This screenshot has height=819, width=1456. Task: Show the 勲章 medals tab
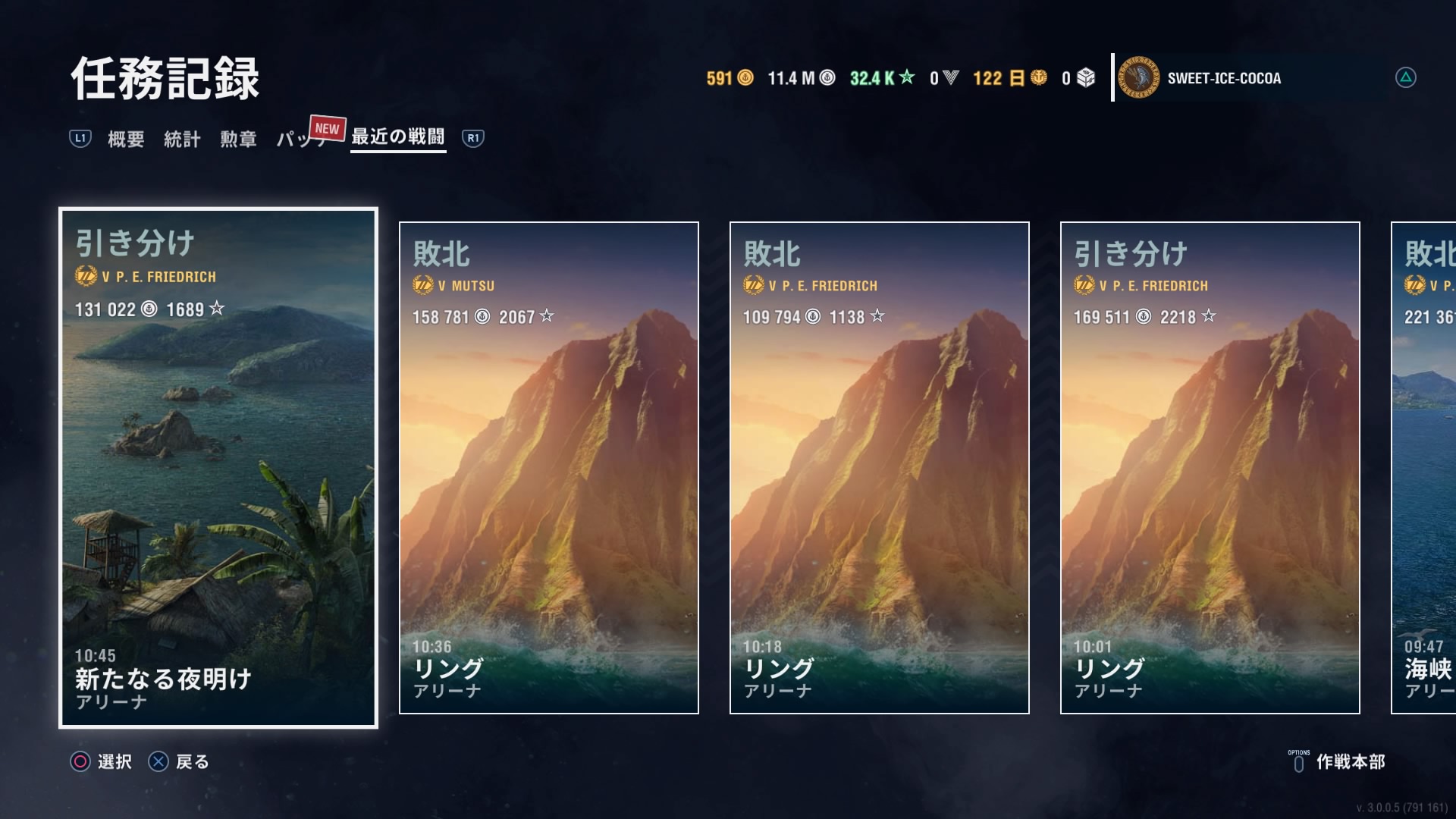pos(238,139)
